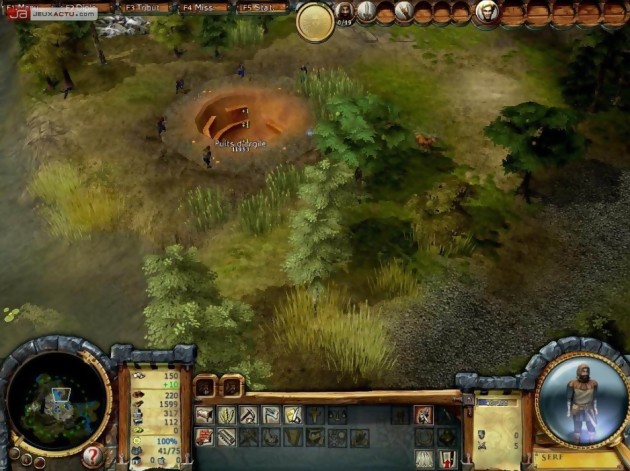Choose the wheat sheaf build icon
This screenshot has width=630, height=471.
click(226, 415)
